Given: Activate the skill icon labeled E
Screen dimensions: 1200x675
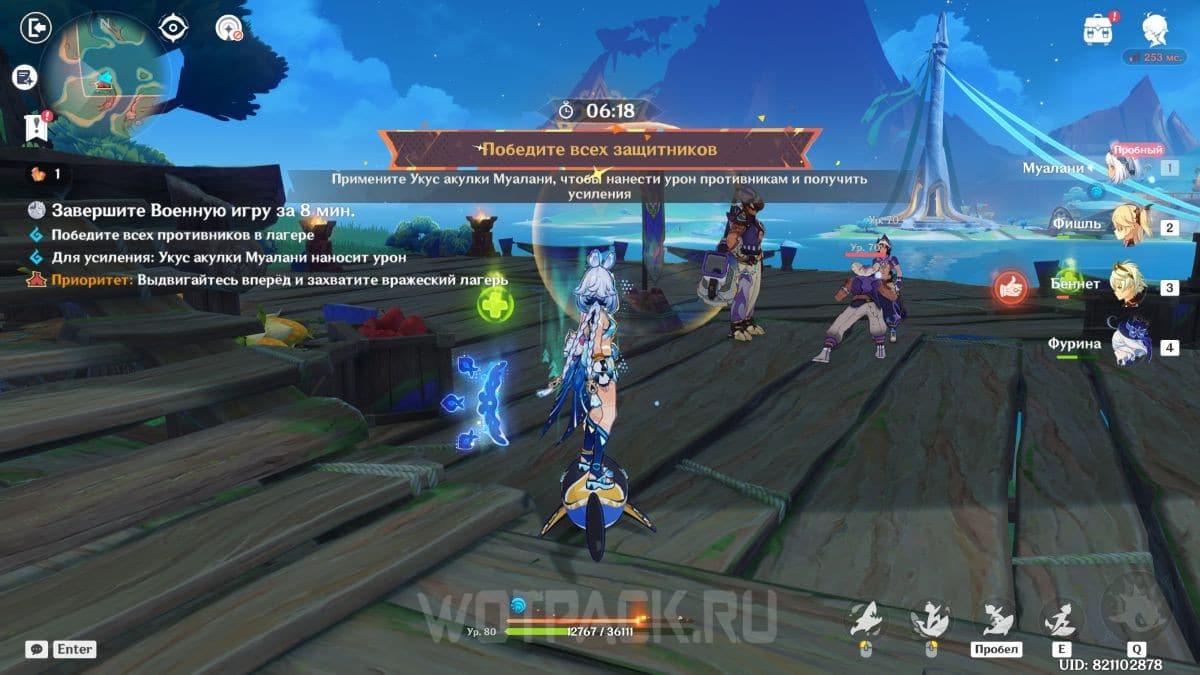Looking at the screenshot, I should (1061, 621).
